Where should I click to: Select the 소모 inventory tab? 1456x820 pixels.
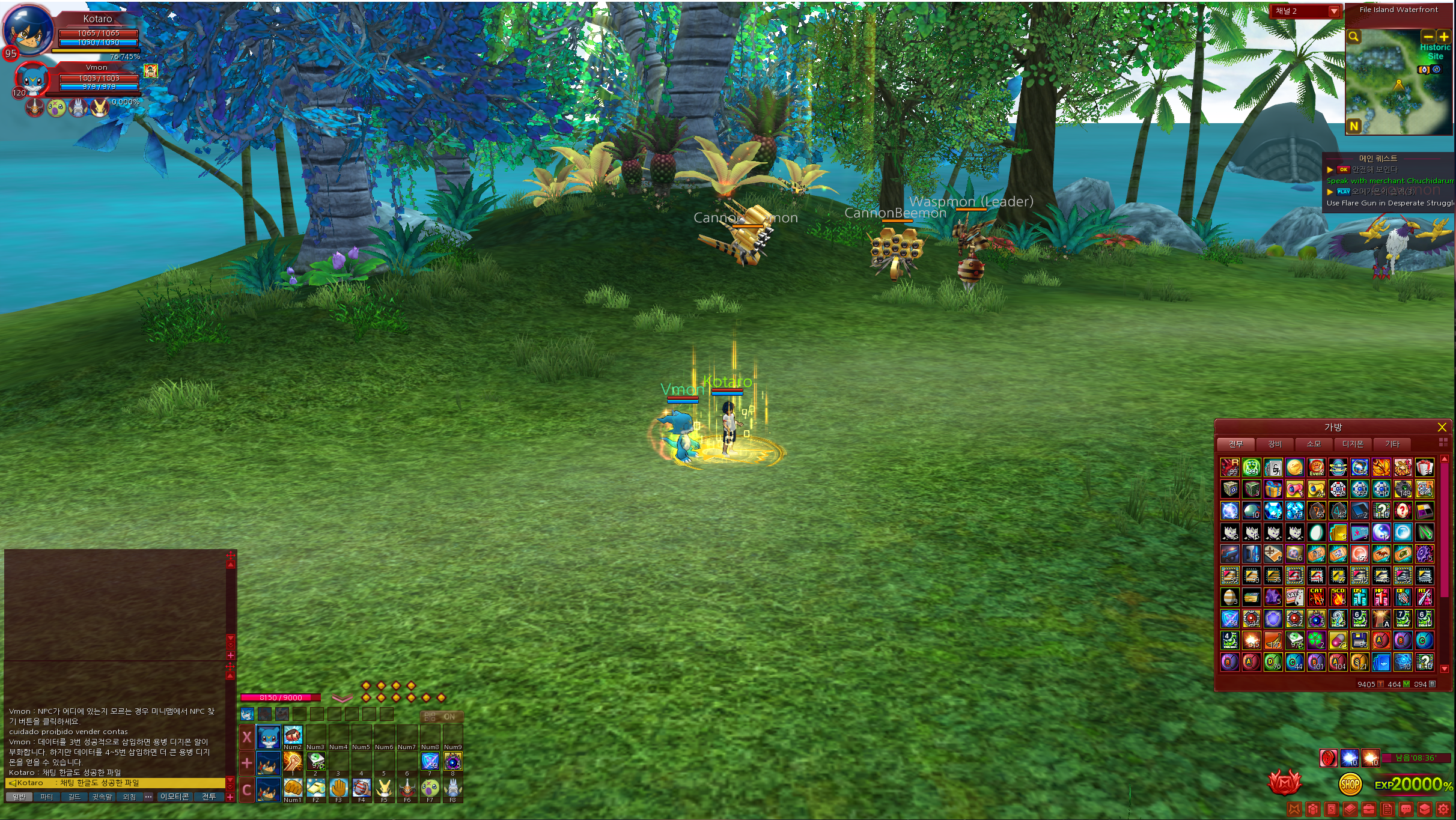pyautogui.click(x=1314, y=444)
